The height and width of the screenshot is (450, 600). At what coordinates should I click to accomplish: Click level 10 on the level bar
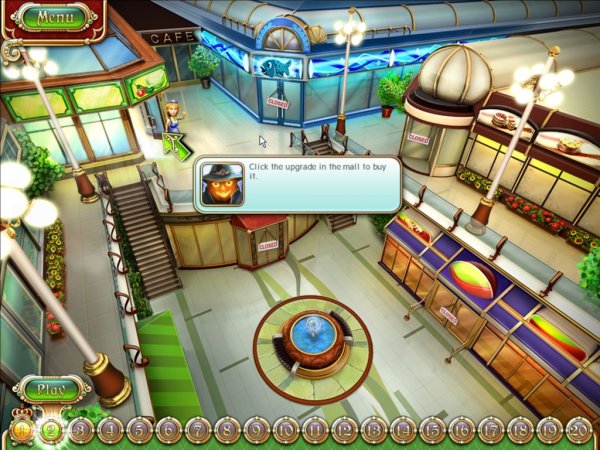(286, 430)
